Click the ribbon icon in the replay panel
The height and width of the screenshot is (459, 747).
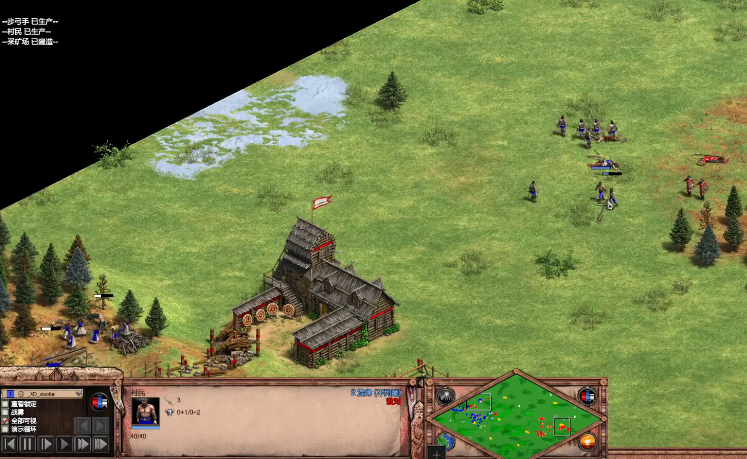point(99,402)
